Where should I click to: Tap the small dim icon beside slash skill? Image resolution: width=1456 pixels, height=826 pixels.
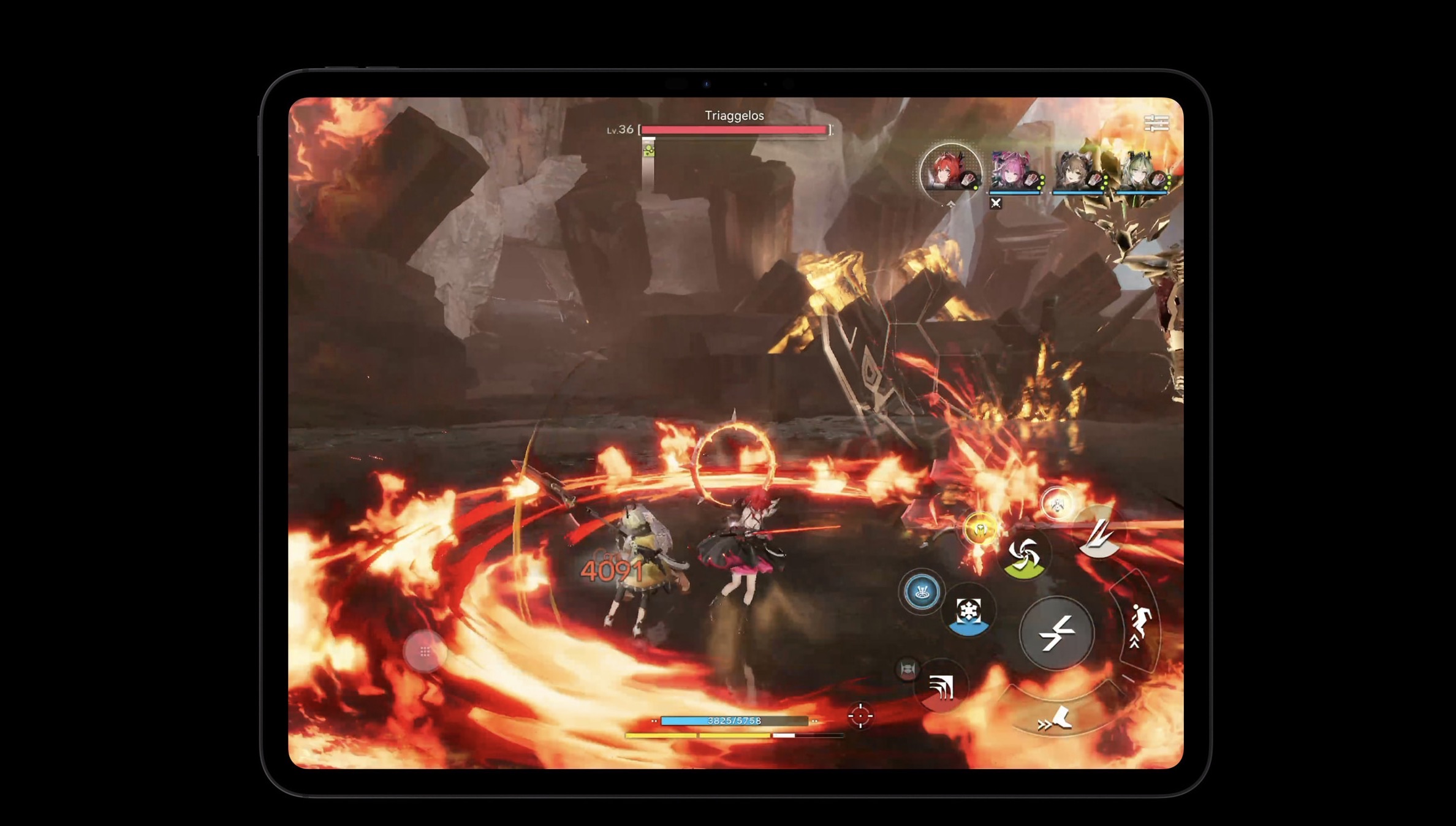(x=908, y=669)
